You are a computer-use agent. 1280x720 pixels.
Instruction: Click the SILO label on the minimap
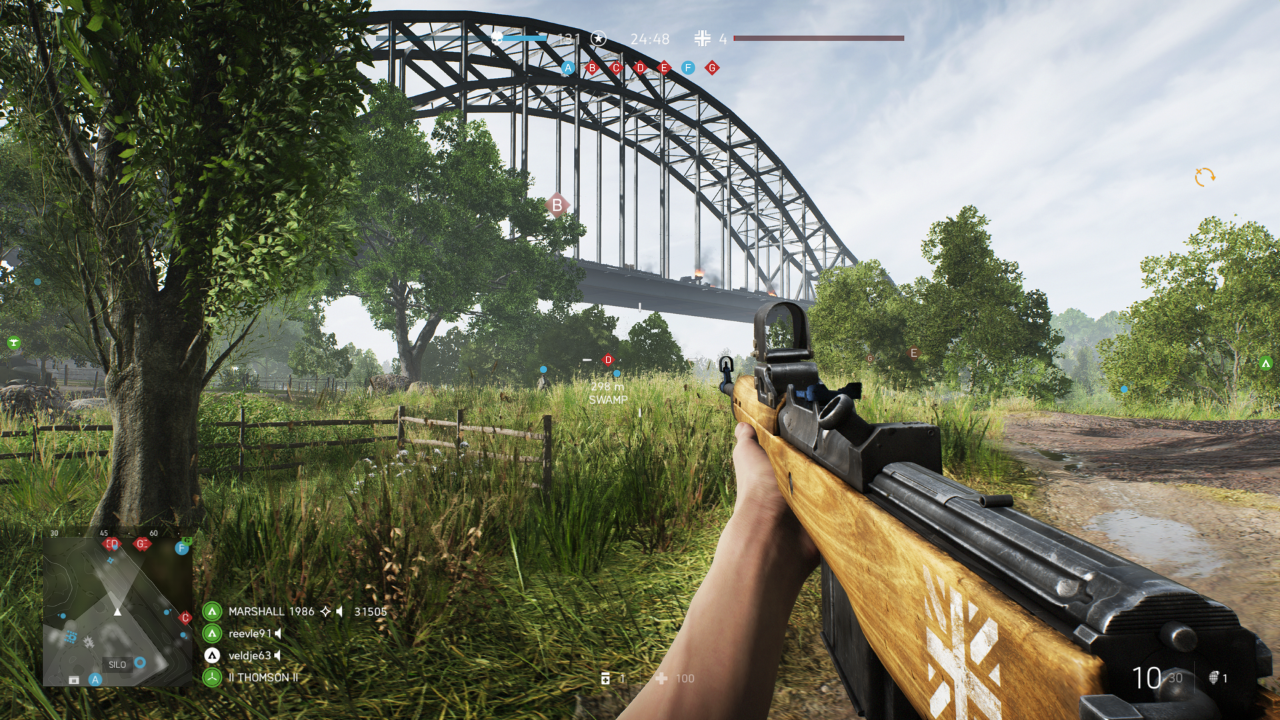[x=117, y=663]
